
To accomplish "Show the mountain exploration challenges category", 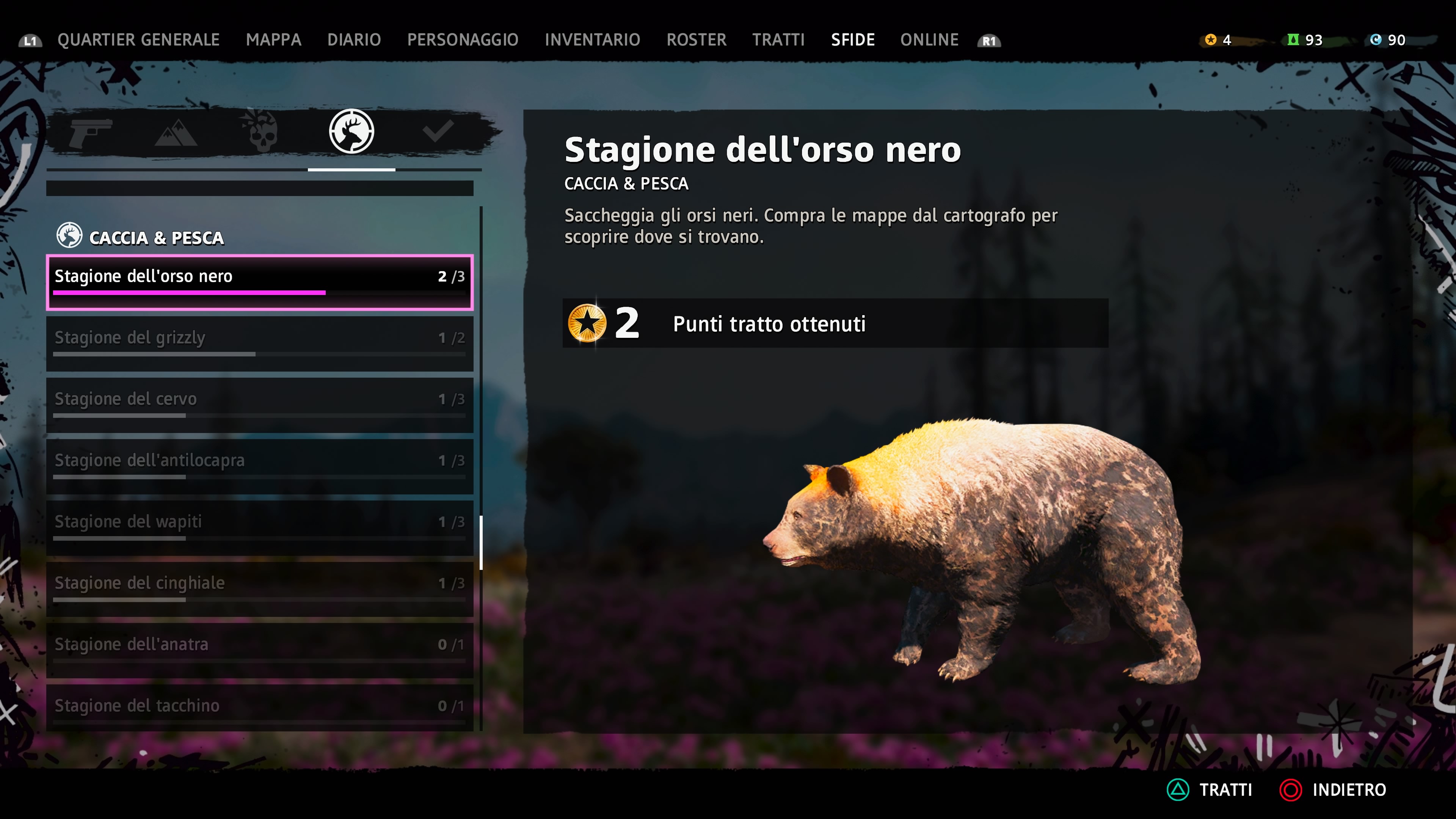I will (176, 133).
